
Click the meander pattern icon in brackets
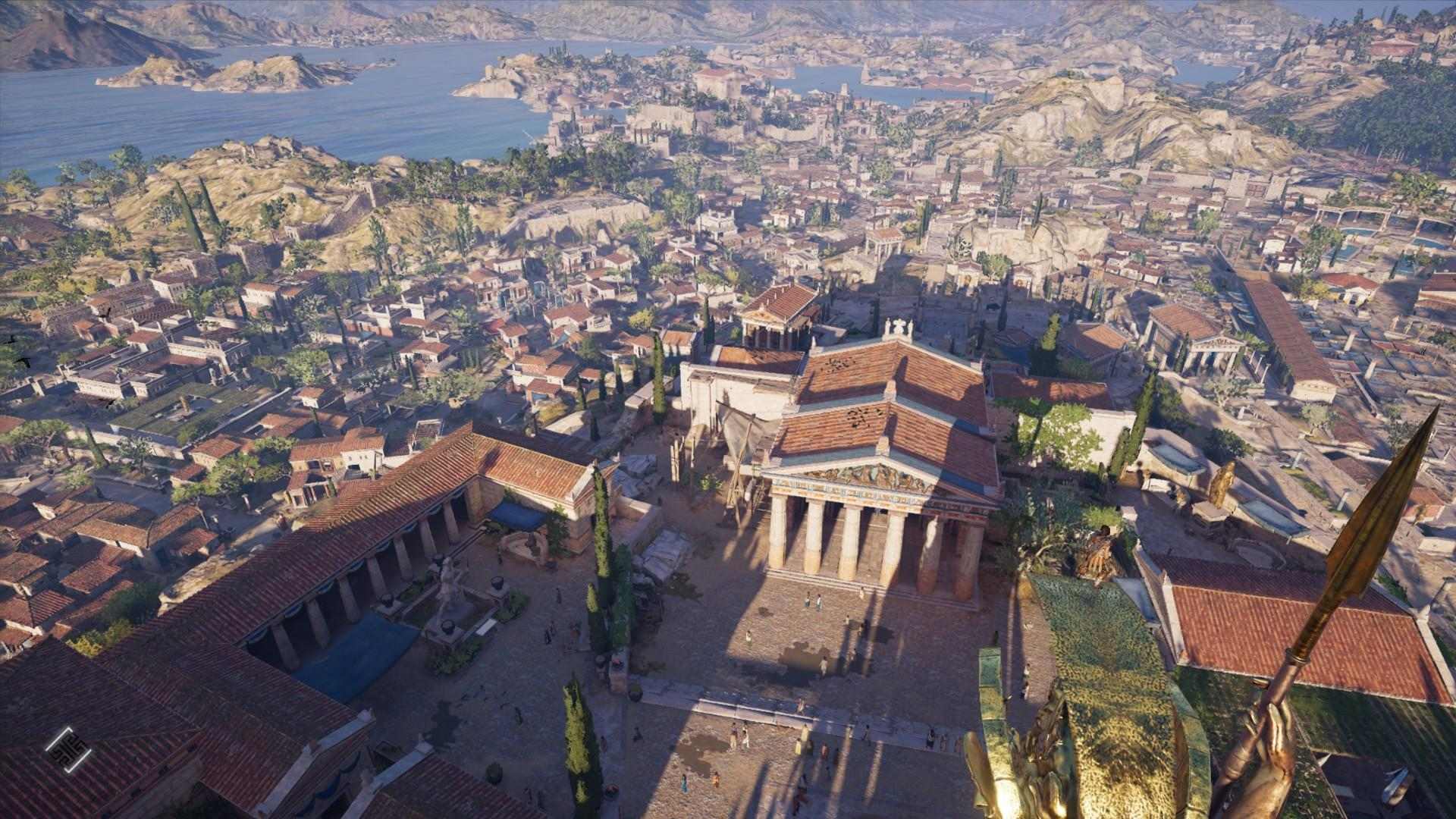pyautogui.click(x=67, y=750)
